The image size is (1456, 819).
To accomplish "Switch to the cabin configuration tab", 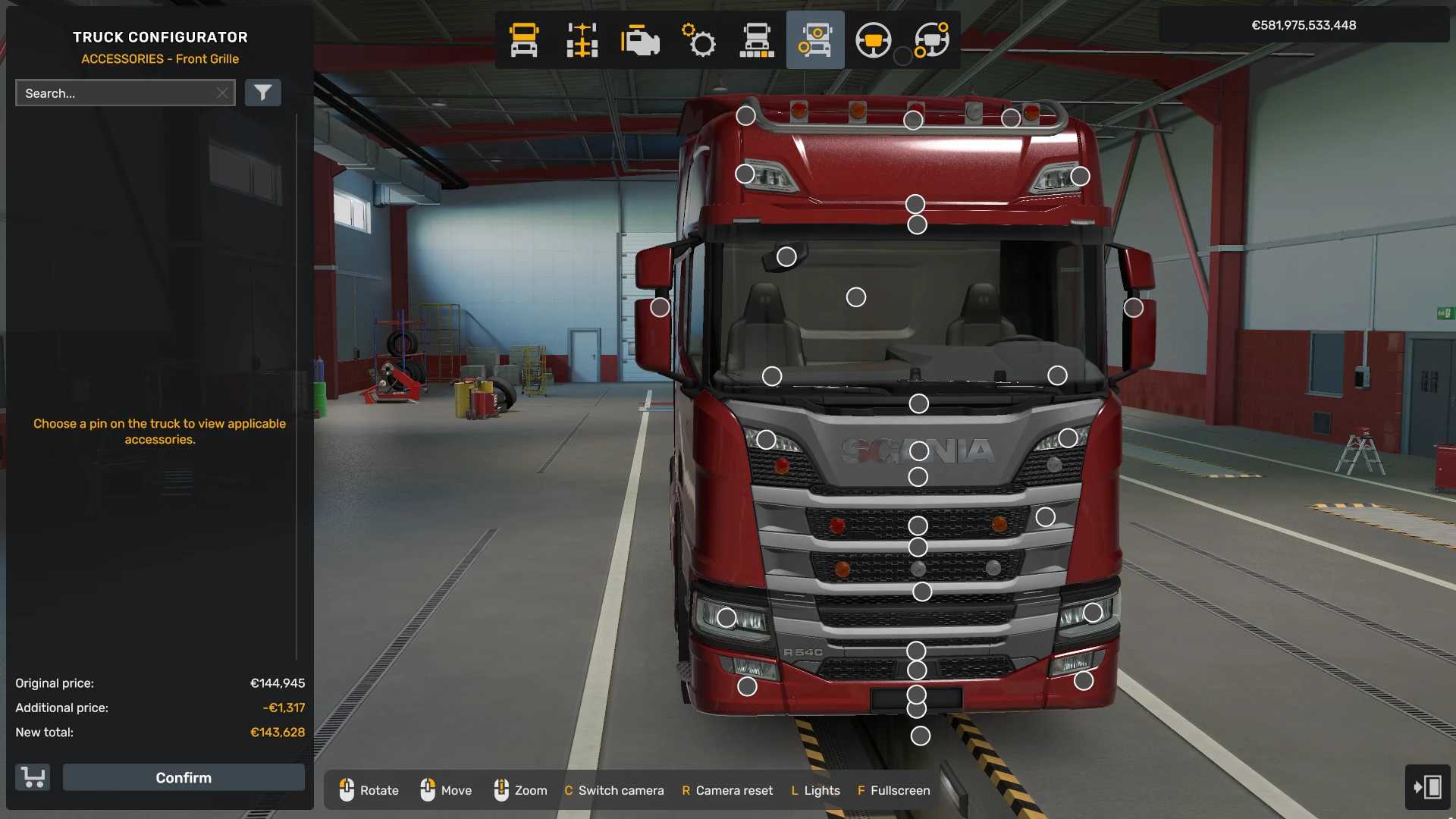I will tap(524, 40).
